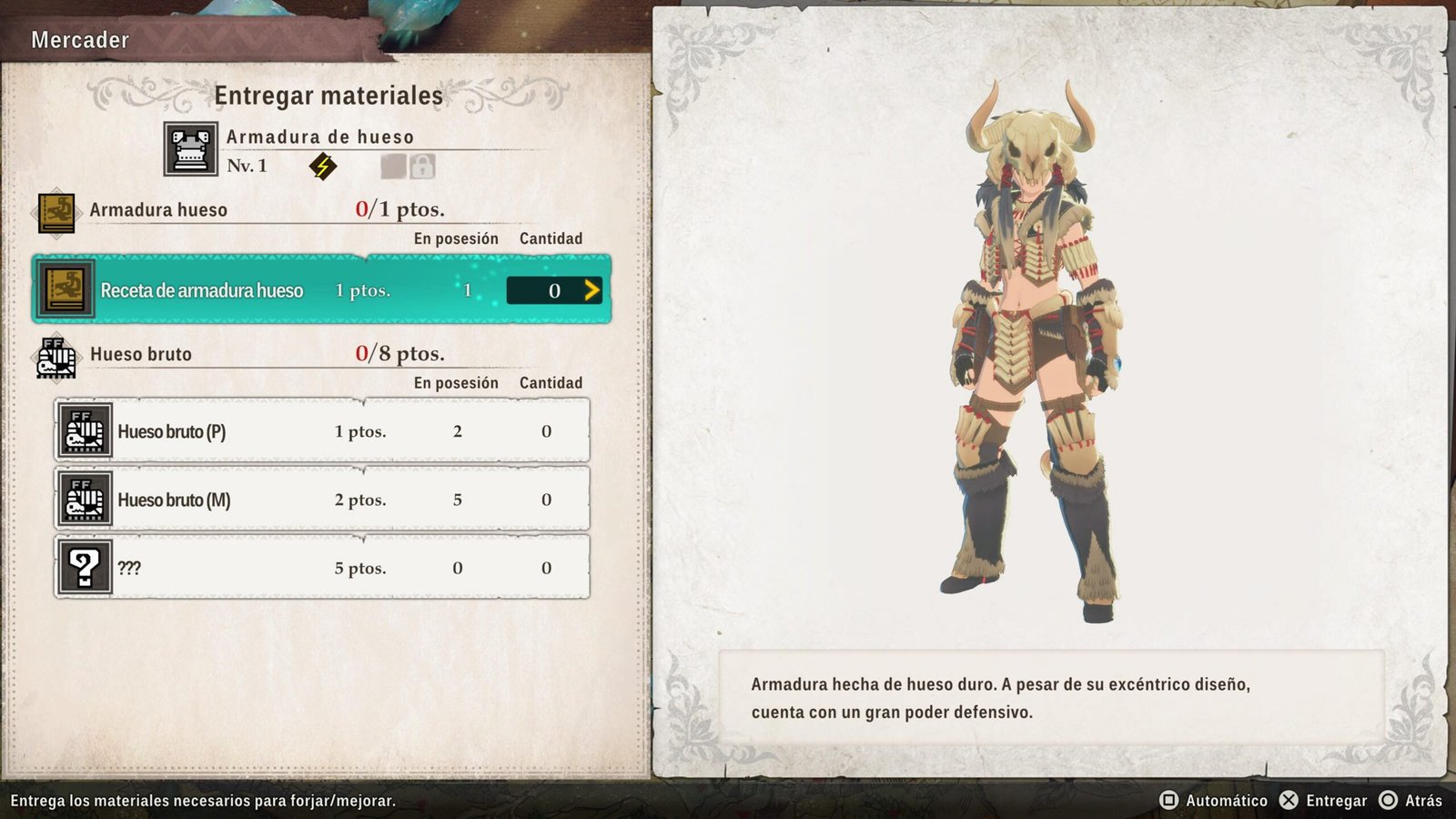Image resolution: width=1456 pixels, height=819 pixels.
Task: Click the lightning bolt element icon
Action: click(x=322, y=167)
